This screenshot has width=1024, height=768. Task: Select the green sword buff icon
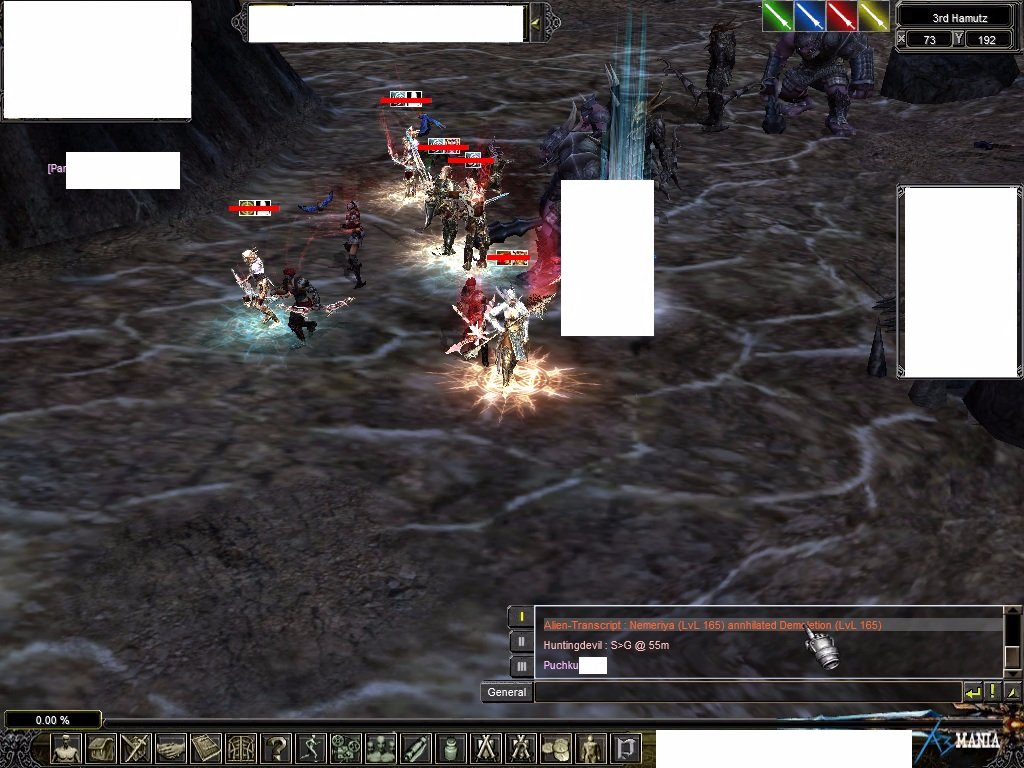point(778,16)
